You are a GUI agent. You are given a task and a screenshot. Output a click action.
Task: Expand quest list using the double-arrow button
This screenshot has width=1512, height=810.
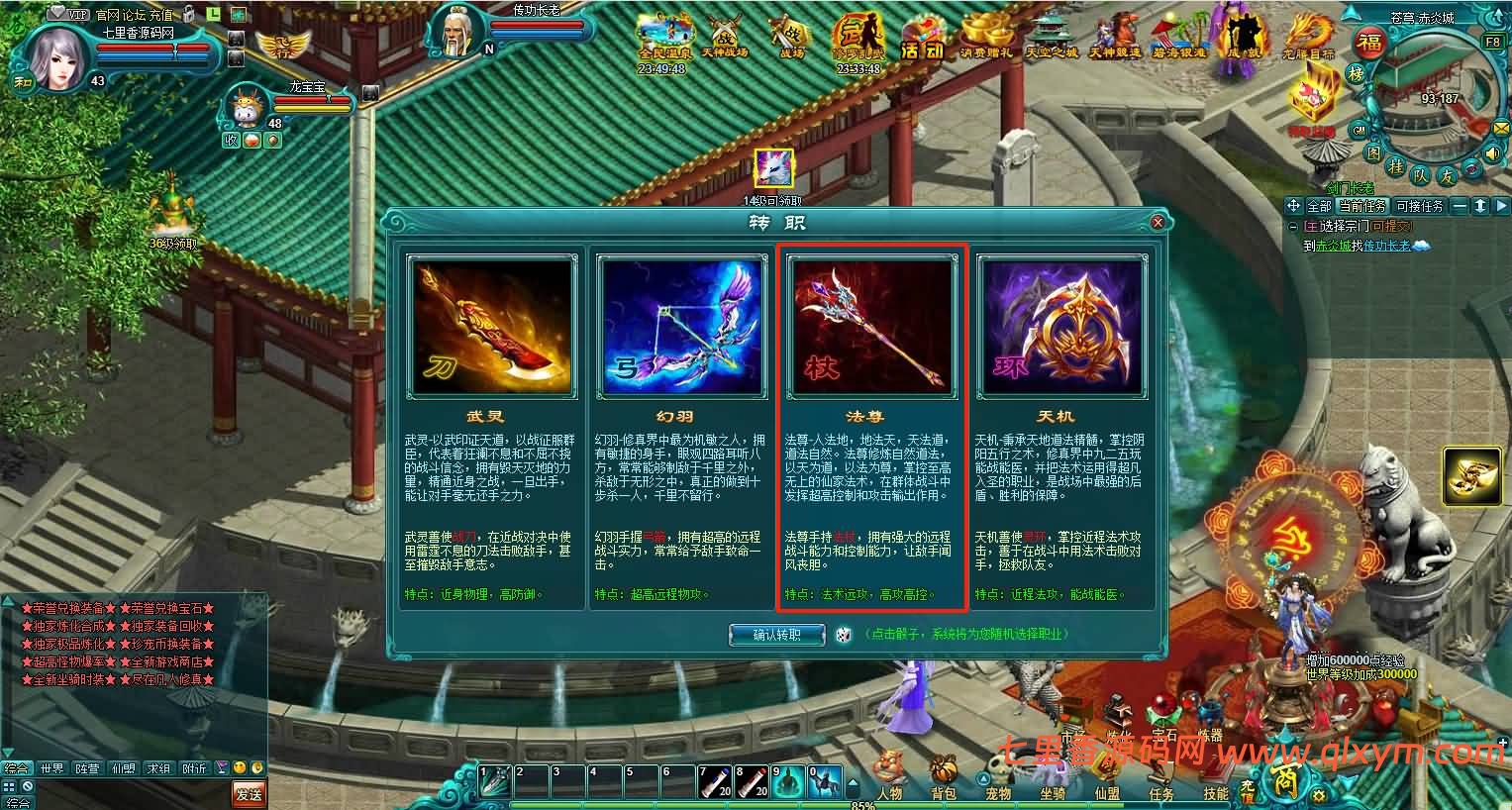point(1480,206)
